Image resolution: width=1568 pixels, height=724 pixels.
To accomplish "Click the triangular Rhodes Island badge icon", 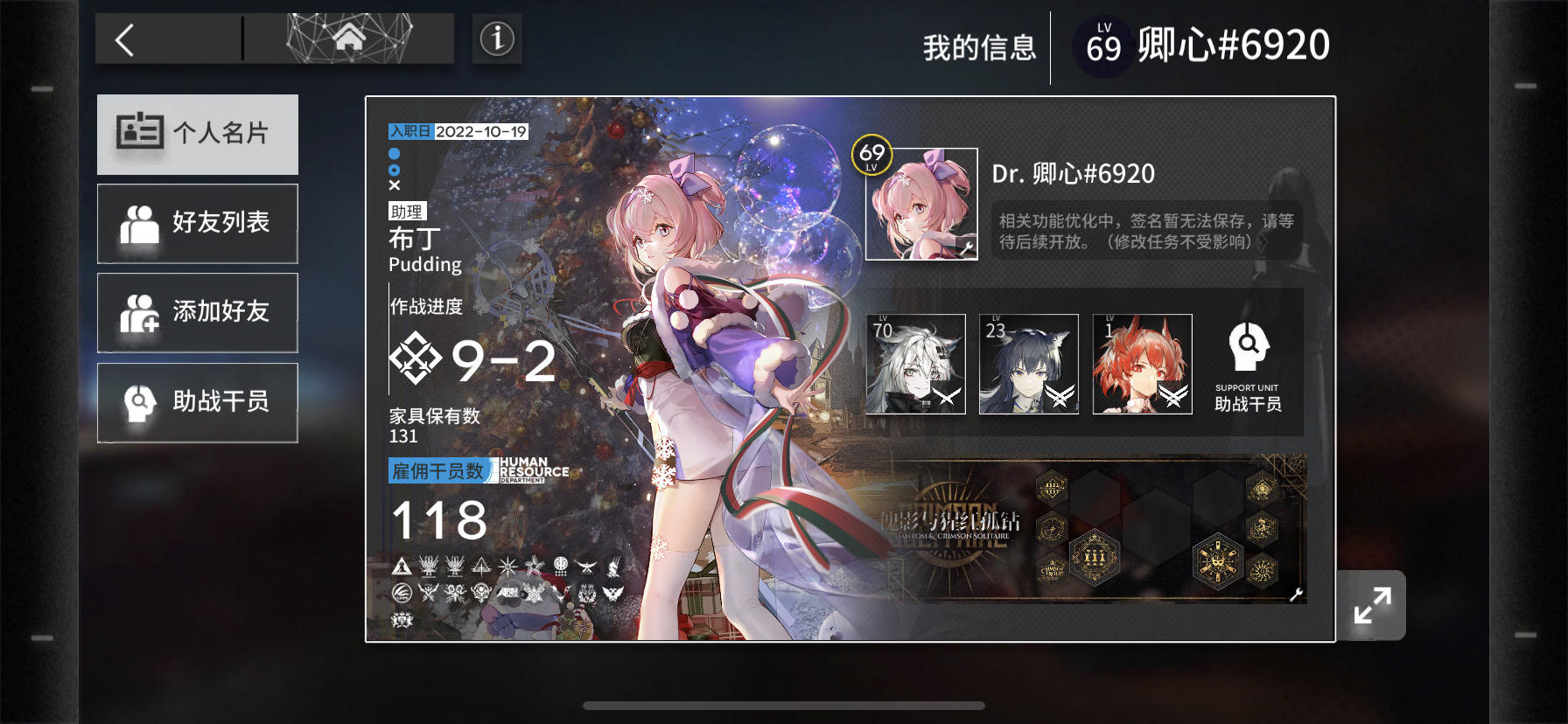I will pos(403,567).
